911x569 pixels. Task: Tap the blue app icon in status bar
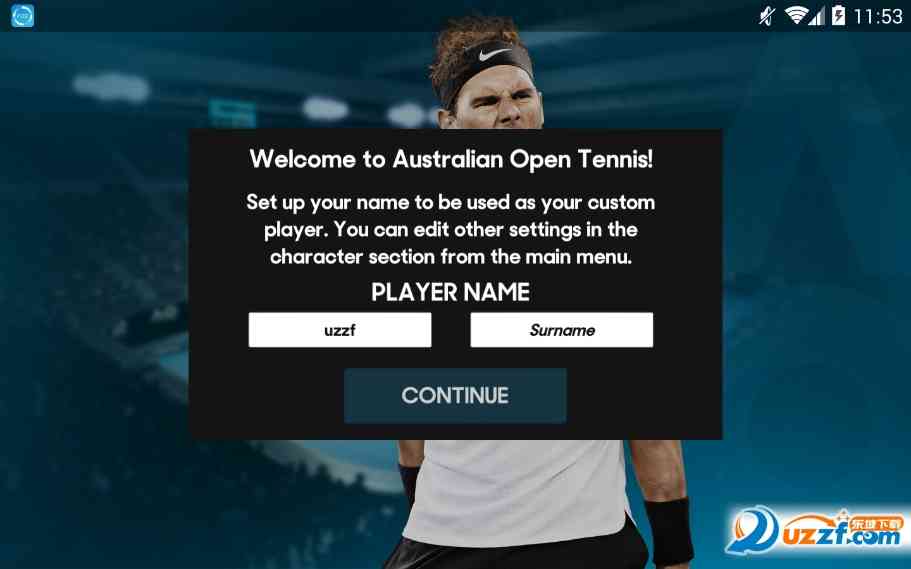22,16
